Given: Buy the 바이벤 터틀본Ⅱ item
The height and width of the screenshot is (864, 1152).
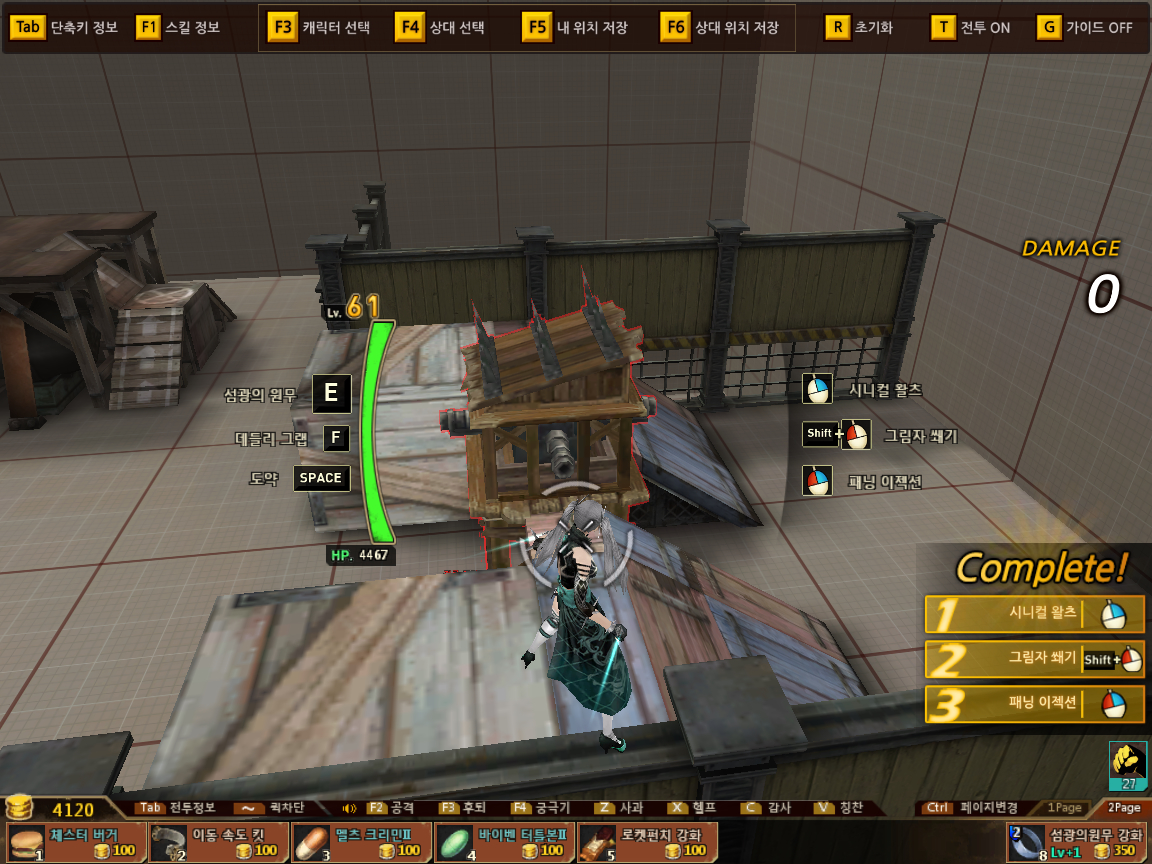Looking at the screenshot, I should (504, 842).
